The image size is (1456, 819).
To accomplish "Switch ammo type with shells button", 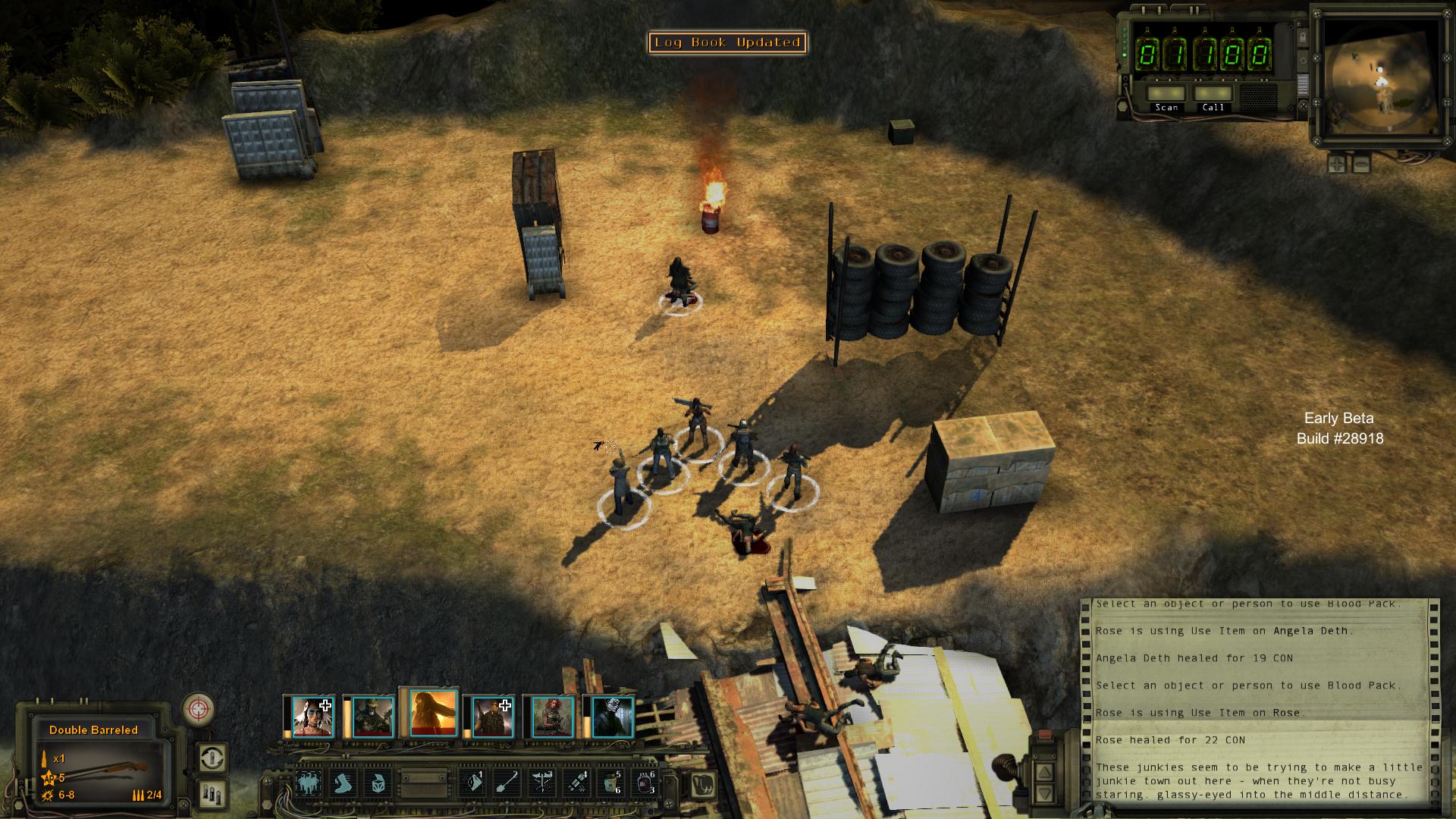I will [x=212, y=794].
